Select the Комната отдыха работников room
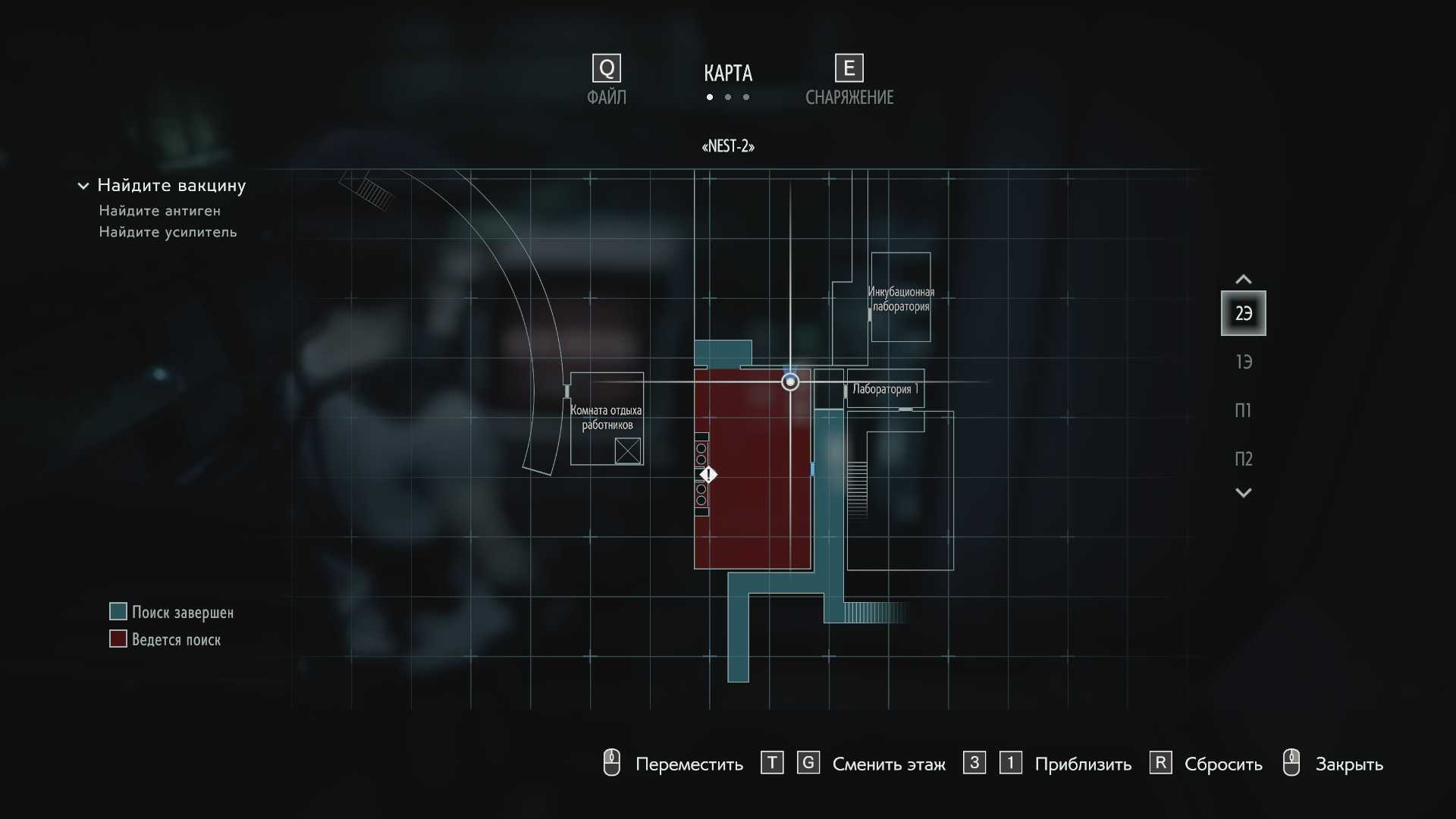This screenshot has width=1456, height=819. tap(607, 418)
